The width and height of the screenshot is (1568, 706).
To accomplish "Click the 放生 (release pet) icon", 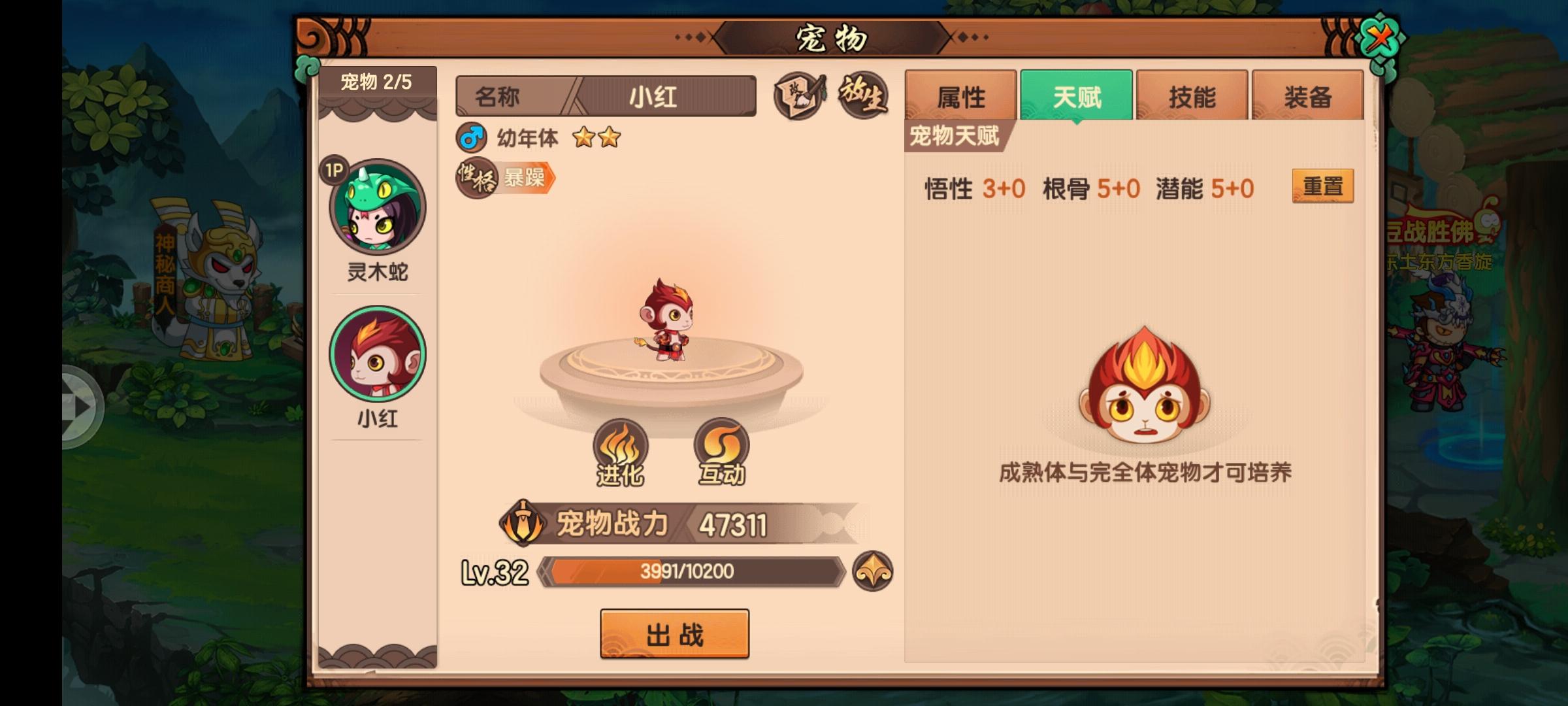I will (x=864, y=95).
